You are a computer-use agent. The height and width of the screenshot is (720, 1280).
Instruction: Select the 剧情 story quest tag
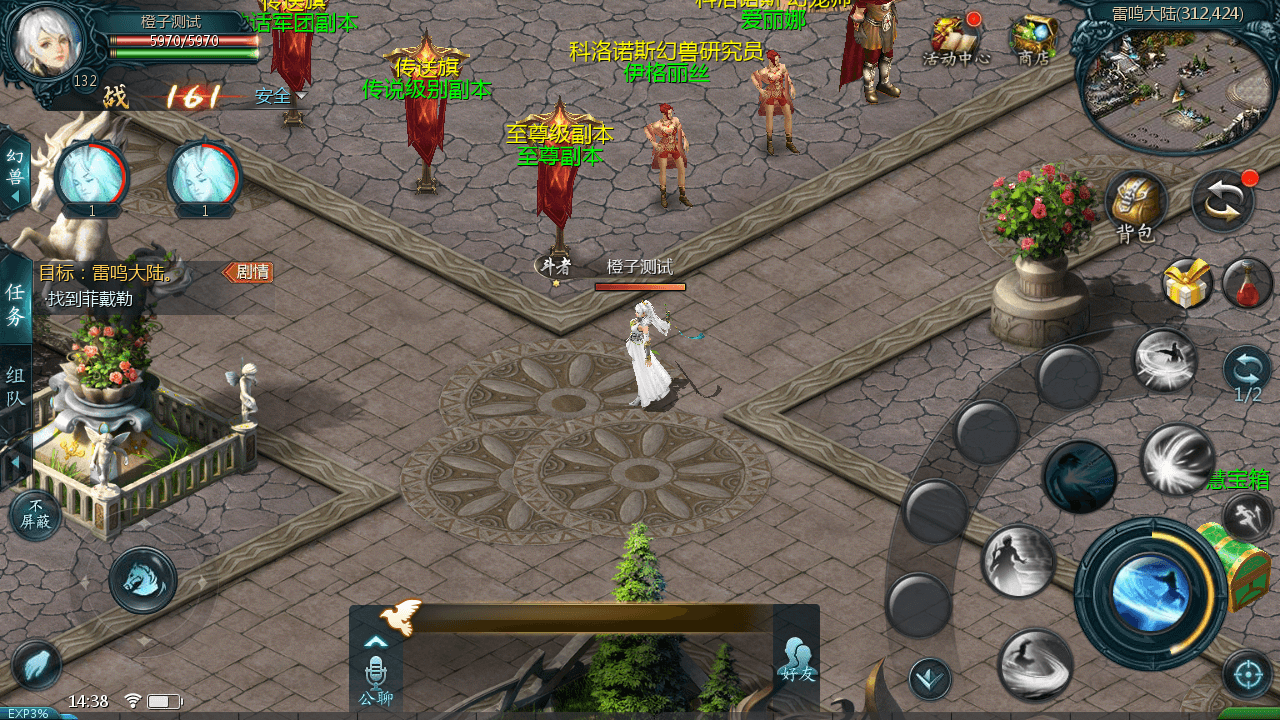click(249, 272)
